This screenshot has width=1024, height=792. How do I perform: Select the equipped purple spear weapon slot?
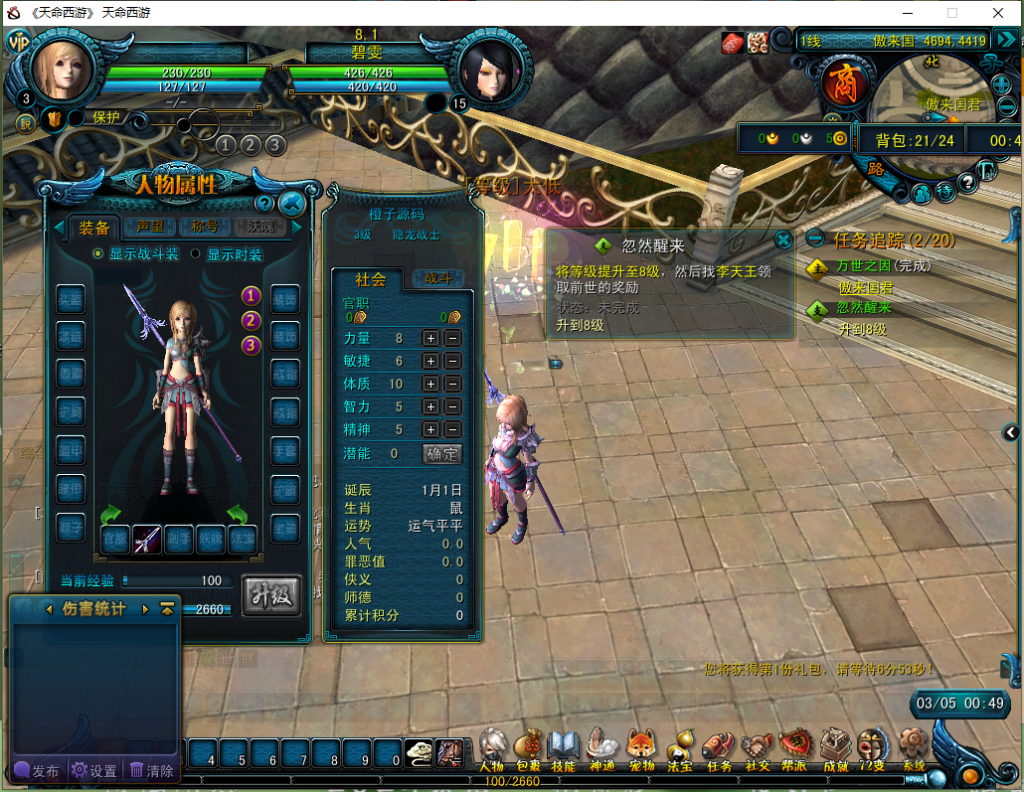[x=147, y=538]
